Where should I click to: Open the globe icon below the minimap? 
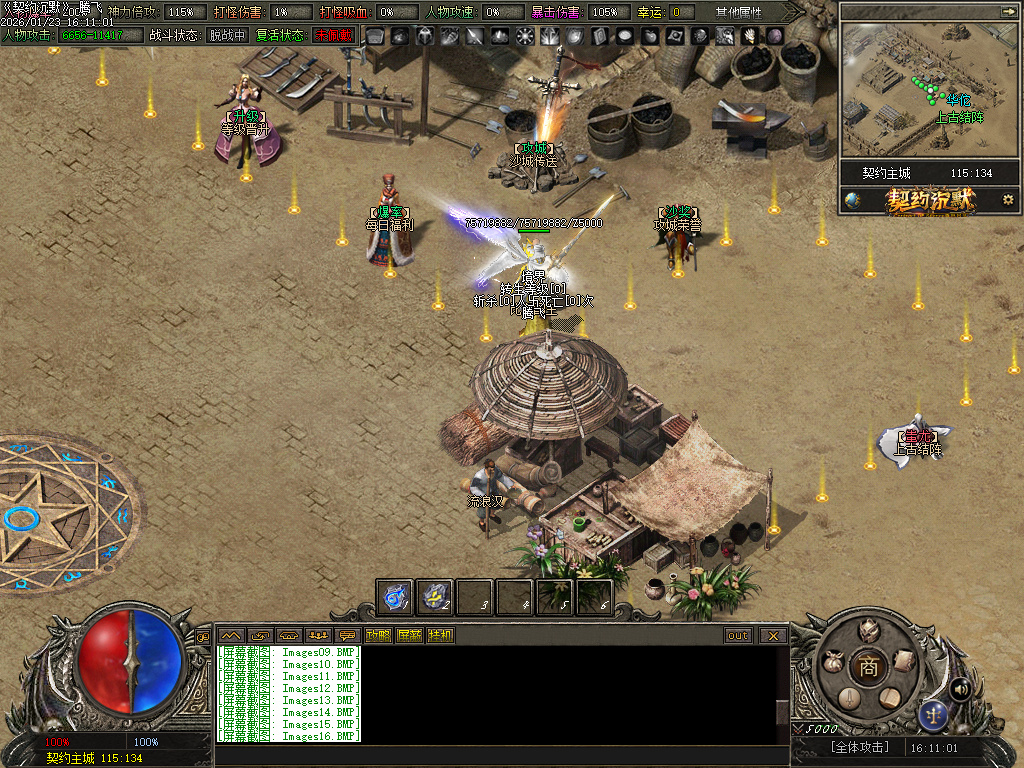[852, 200]
